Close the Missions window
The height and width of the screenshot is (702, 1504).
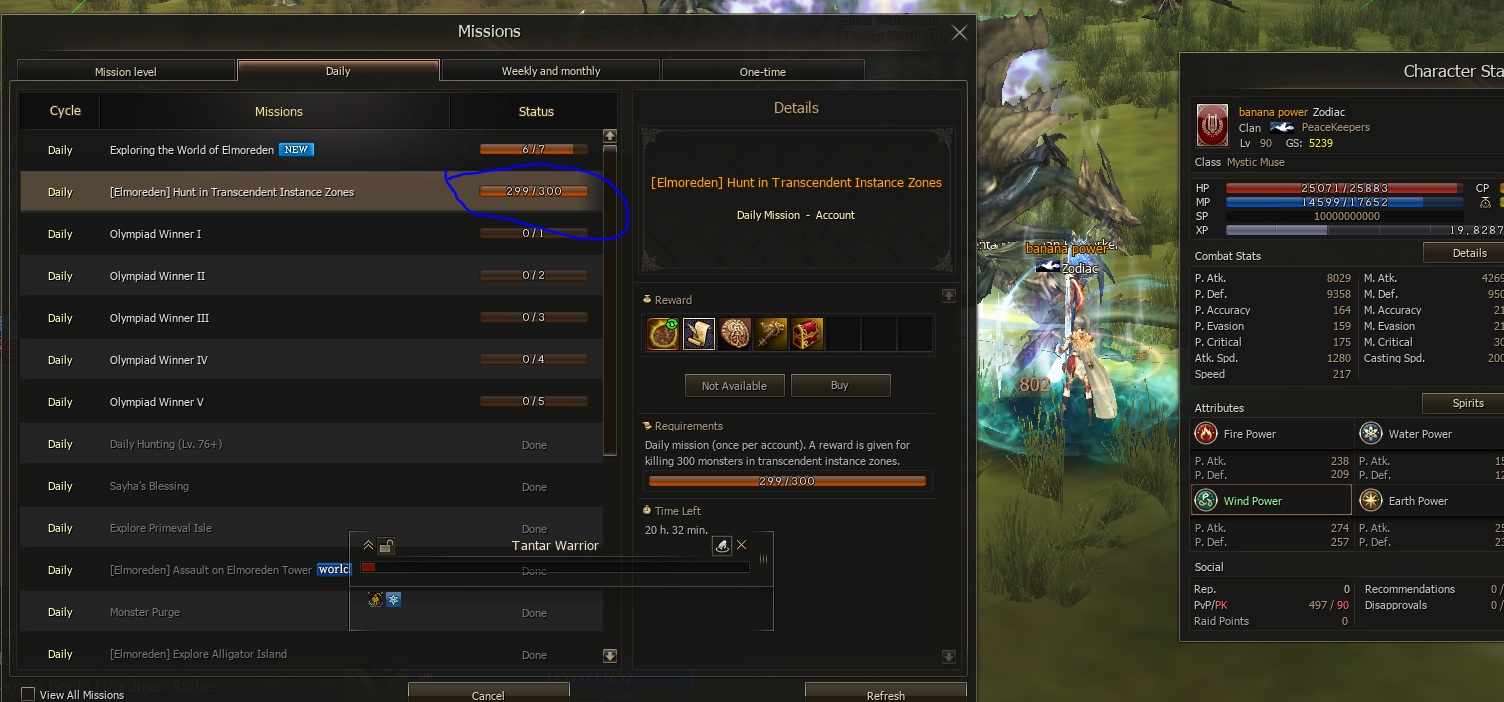pos(959,33)
